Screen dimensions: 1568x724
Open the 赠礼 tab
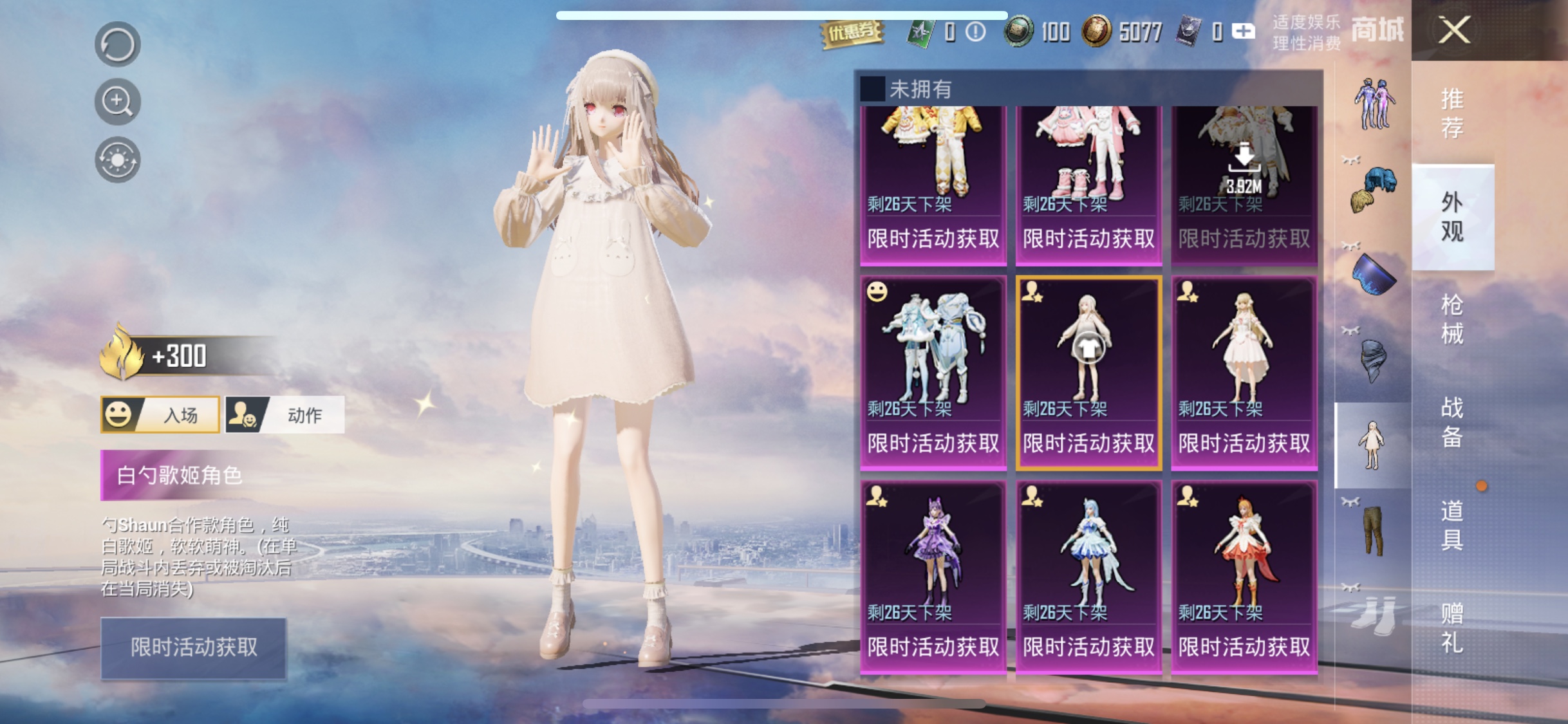[1451, 628]
